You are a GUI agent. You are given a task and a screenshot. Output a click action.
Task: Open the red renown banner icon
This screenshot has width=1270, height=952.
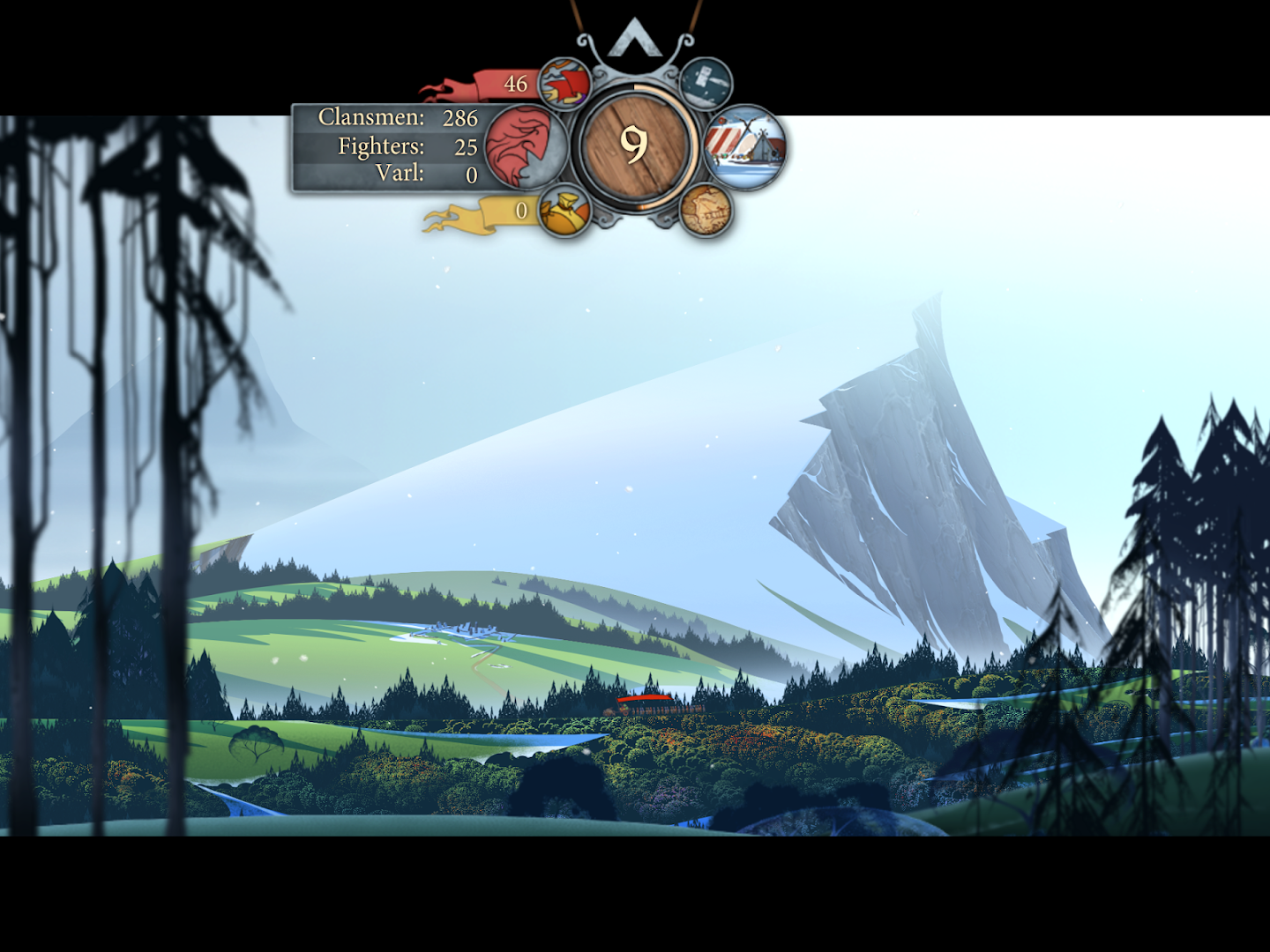point(564,85)
